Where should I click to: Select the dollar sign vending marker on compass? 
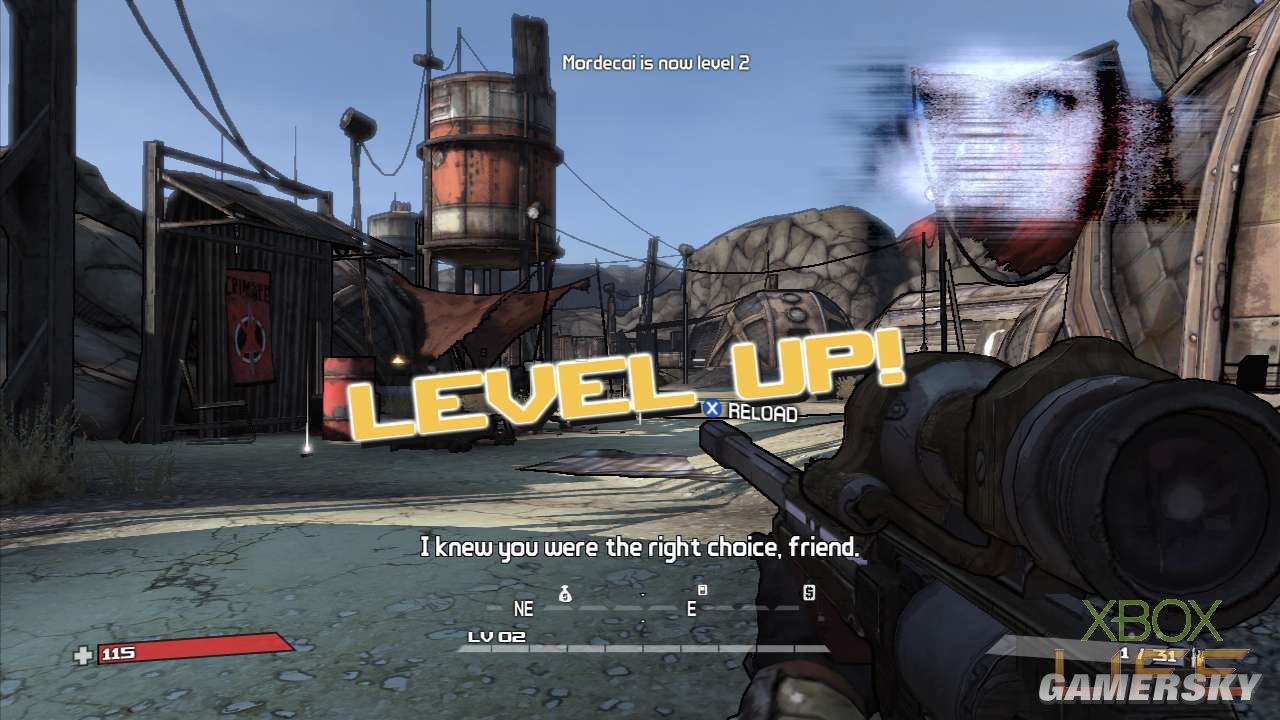(x=809, y=593)
